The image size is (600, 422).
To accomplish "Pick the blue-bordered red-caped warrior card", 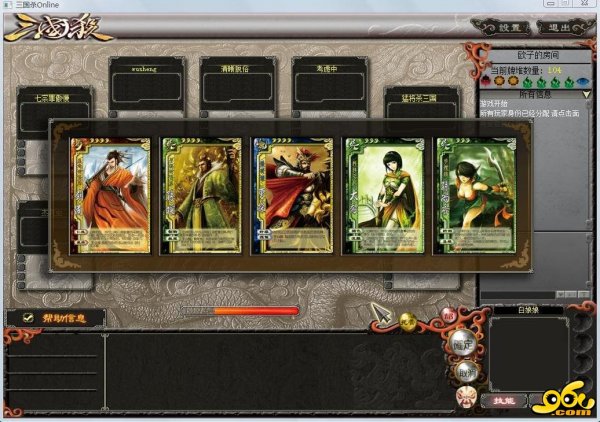I will (291, 194).
